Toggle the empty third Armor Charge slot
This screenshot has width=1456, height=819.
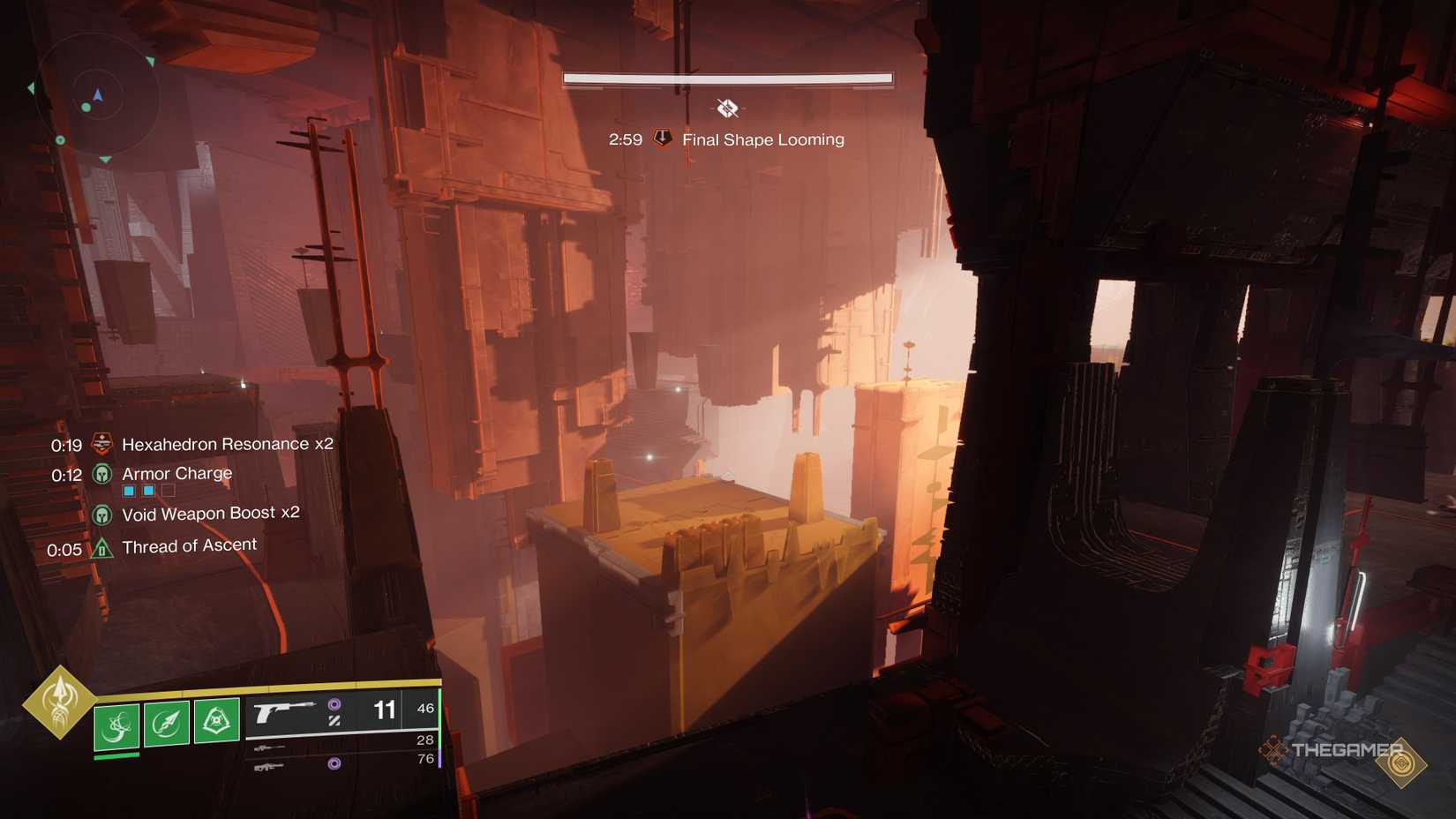[168, 491]
